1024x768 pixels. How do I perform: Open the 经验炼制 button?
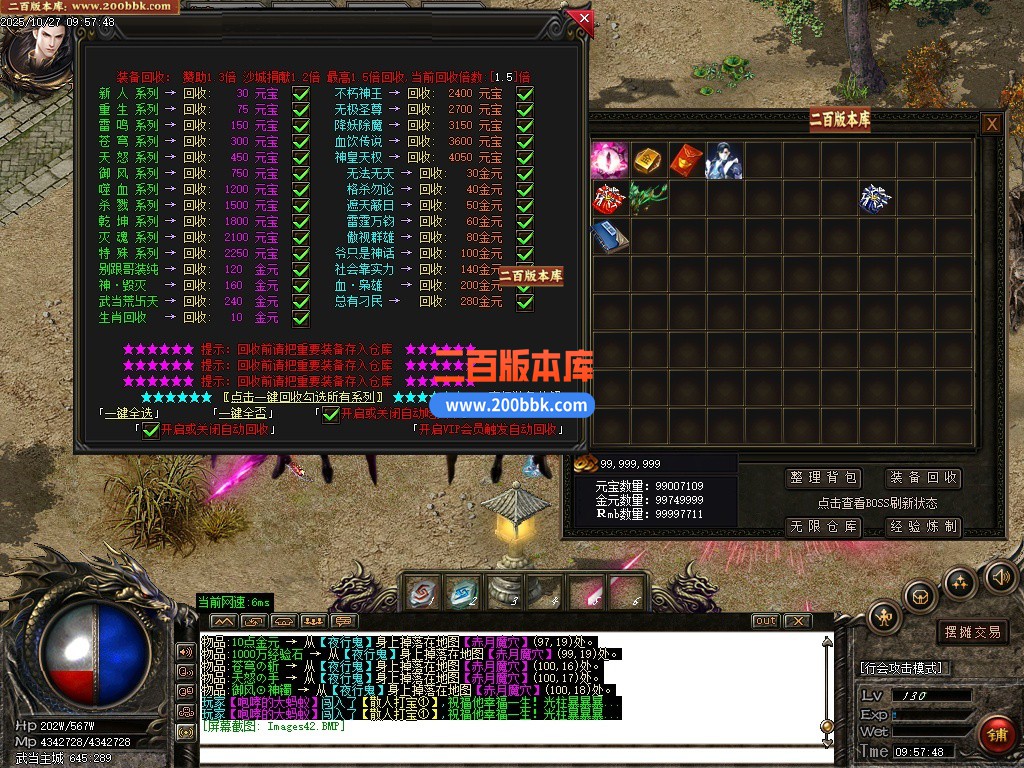(x=923, y=526)
